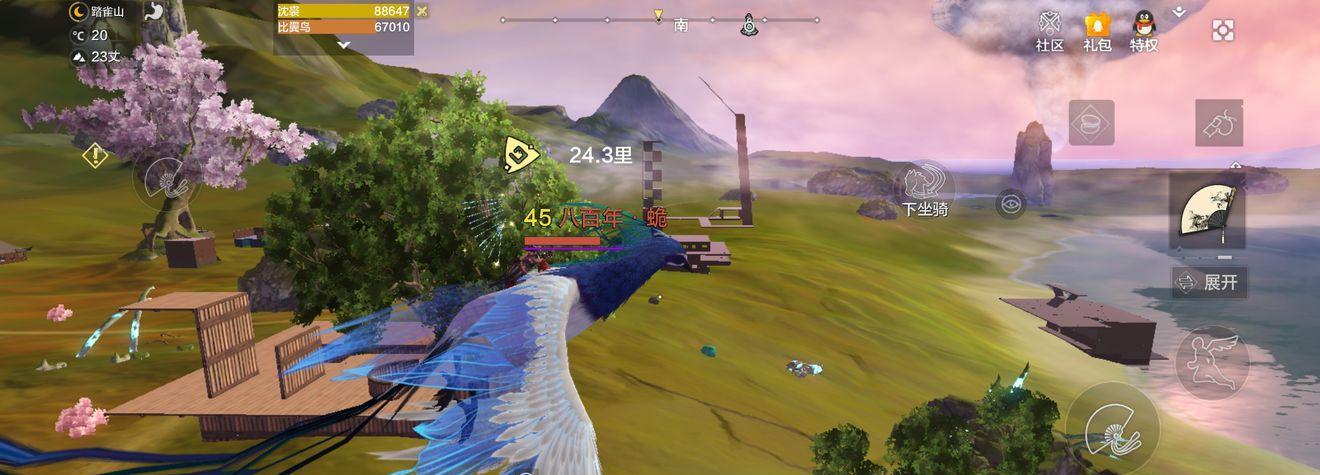Open the 社区 community menu
1320x475 pixels.
click(x=1049, y=31)
